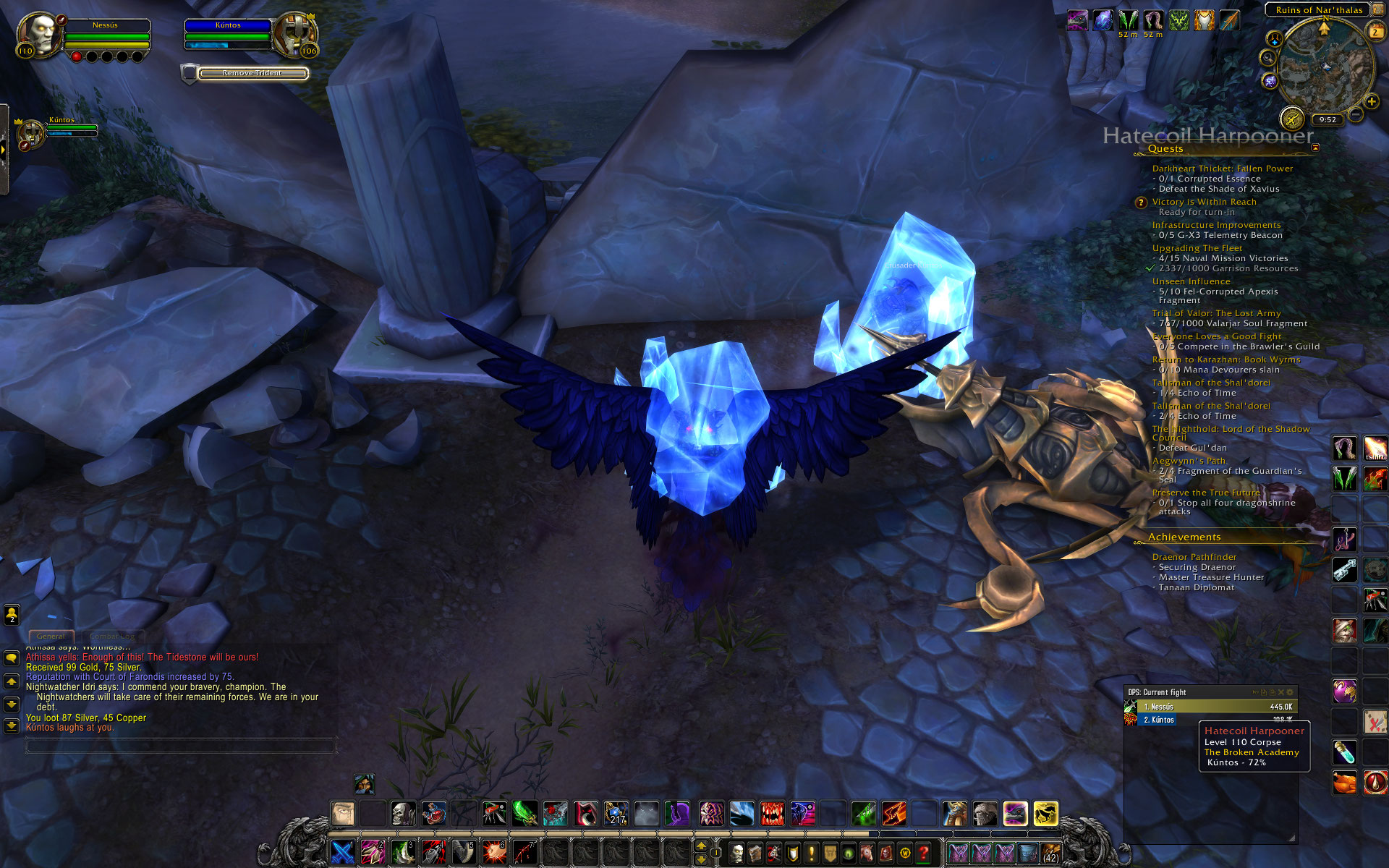This screenshot has height=868, width=1389.
Task: Open the backpack showing 42 slots
Action: click(1050, 854)
